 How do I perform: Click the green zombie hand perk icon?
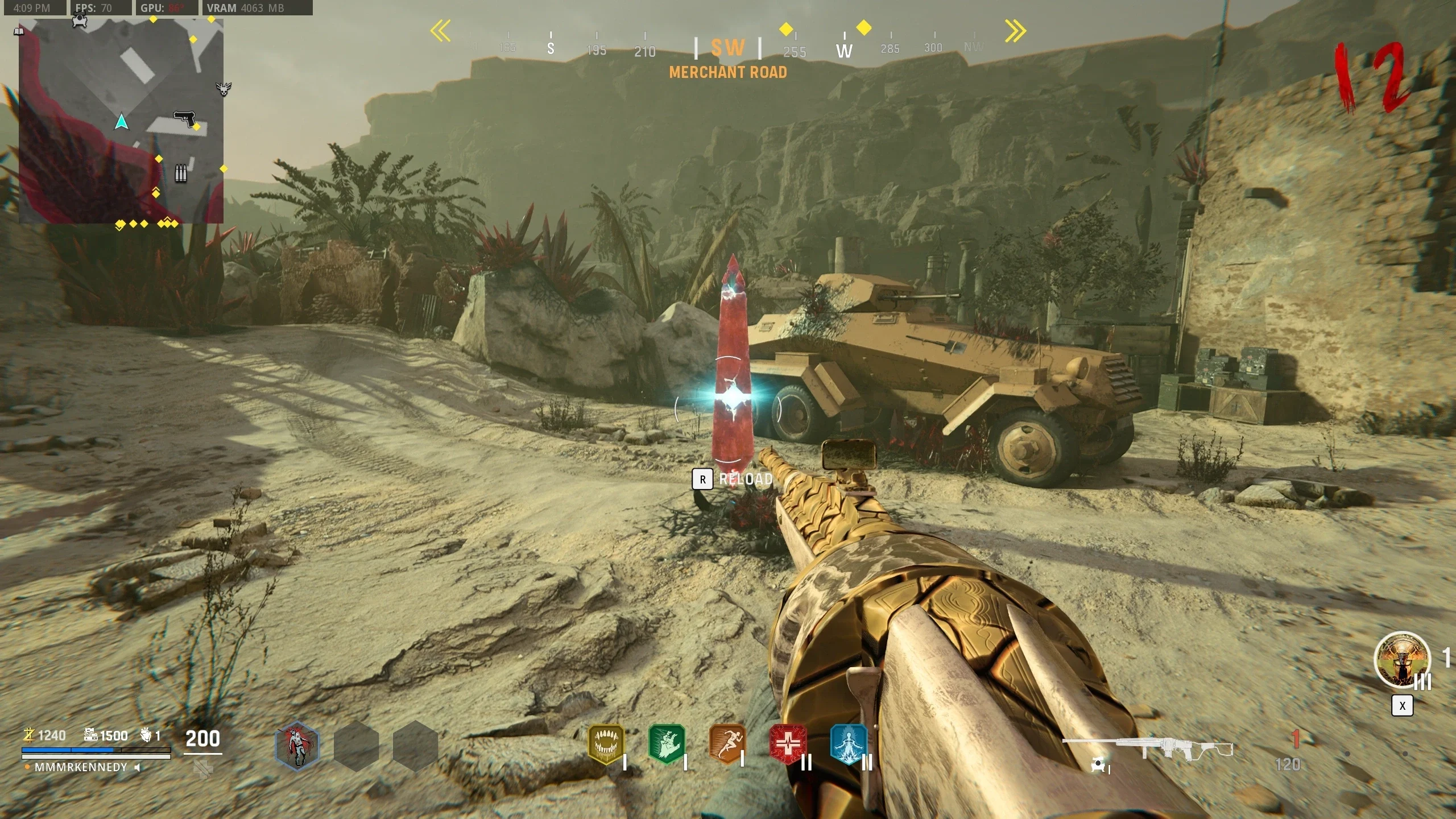(666, 743)
